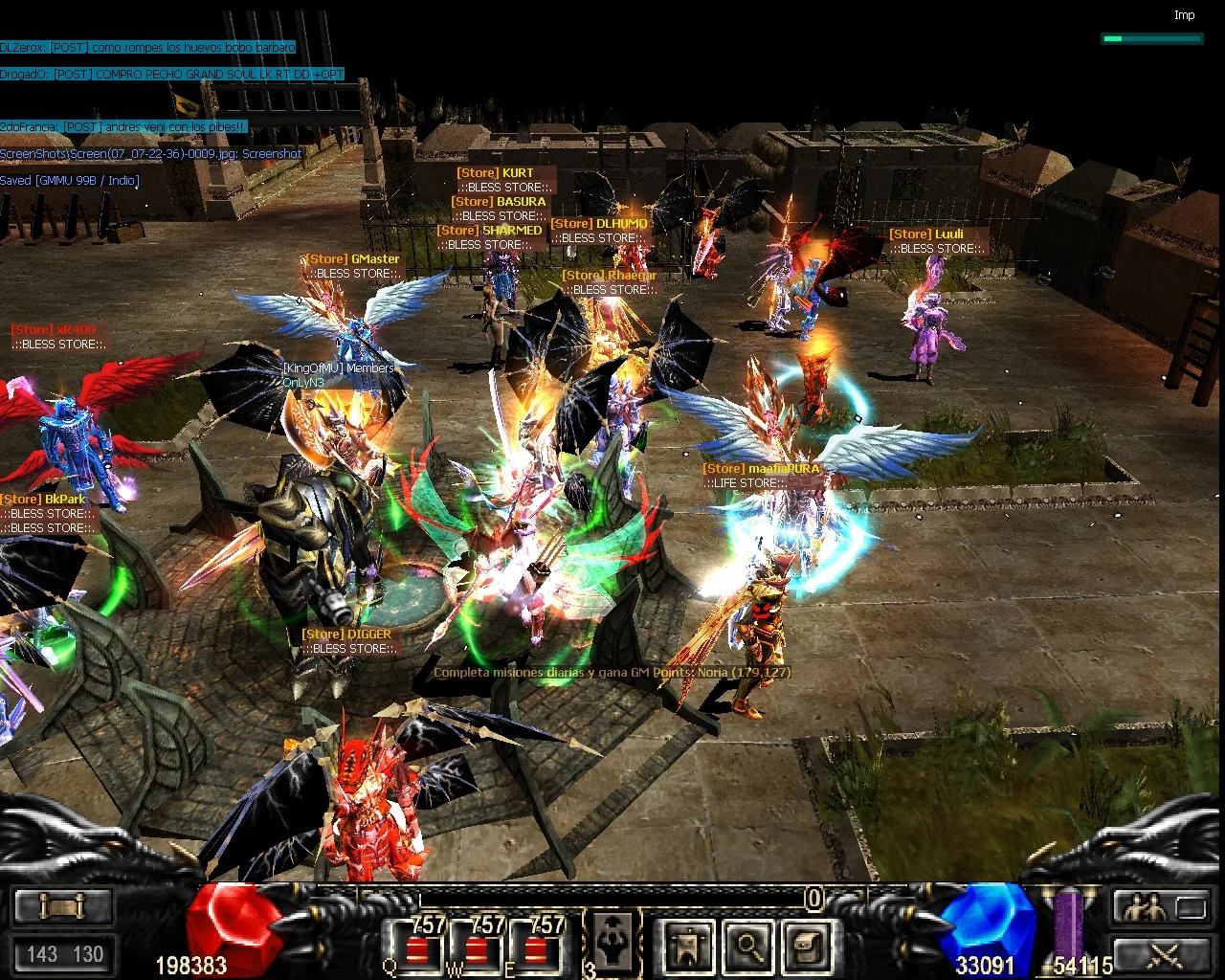Viewport: 1225px width, 980px height.
Task: Open GMaster's Bless Store label
Action: coord(352,266)
